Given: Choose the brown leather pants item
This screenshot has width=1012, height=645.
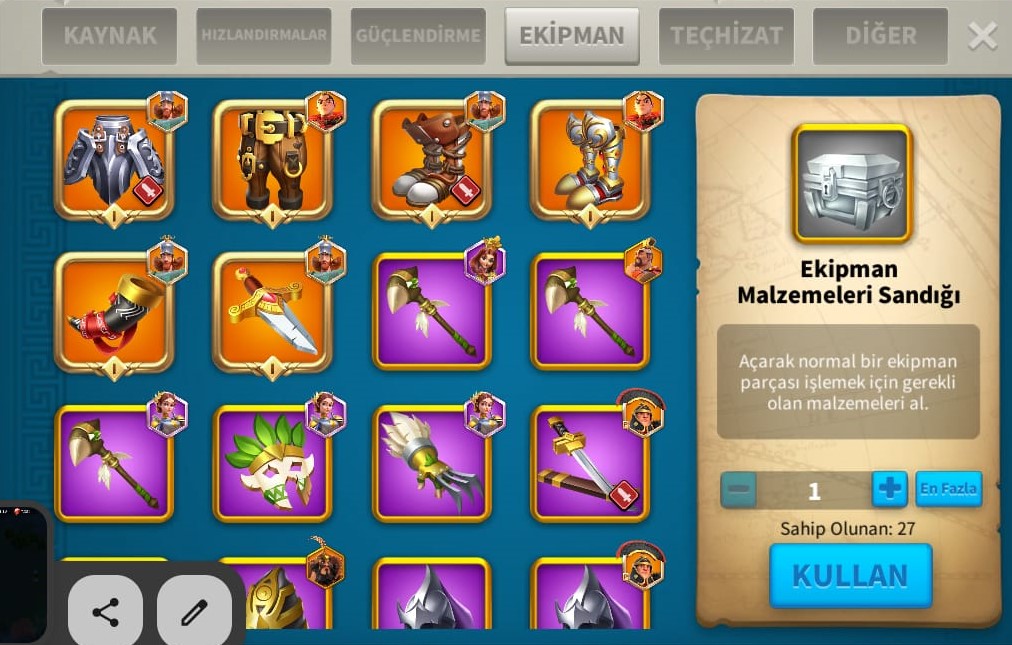Looking at the screenshot, I should [271, 160].
